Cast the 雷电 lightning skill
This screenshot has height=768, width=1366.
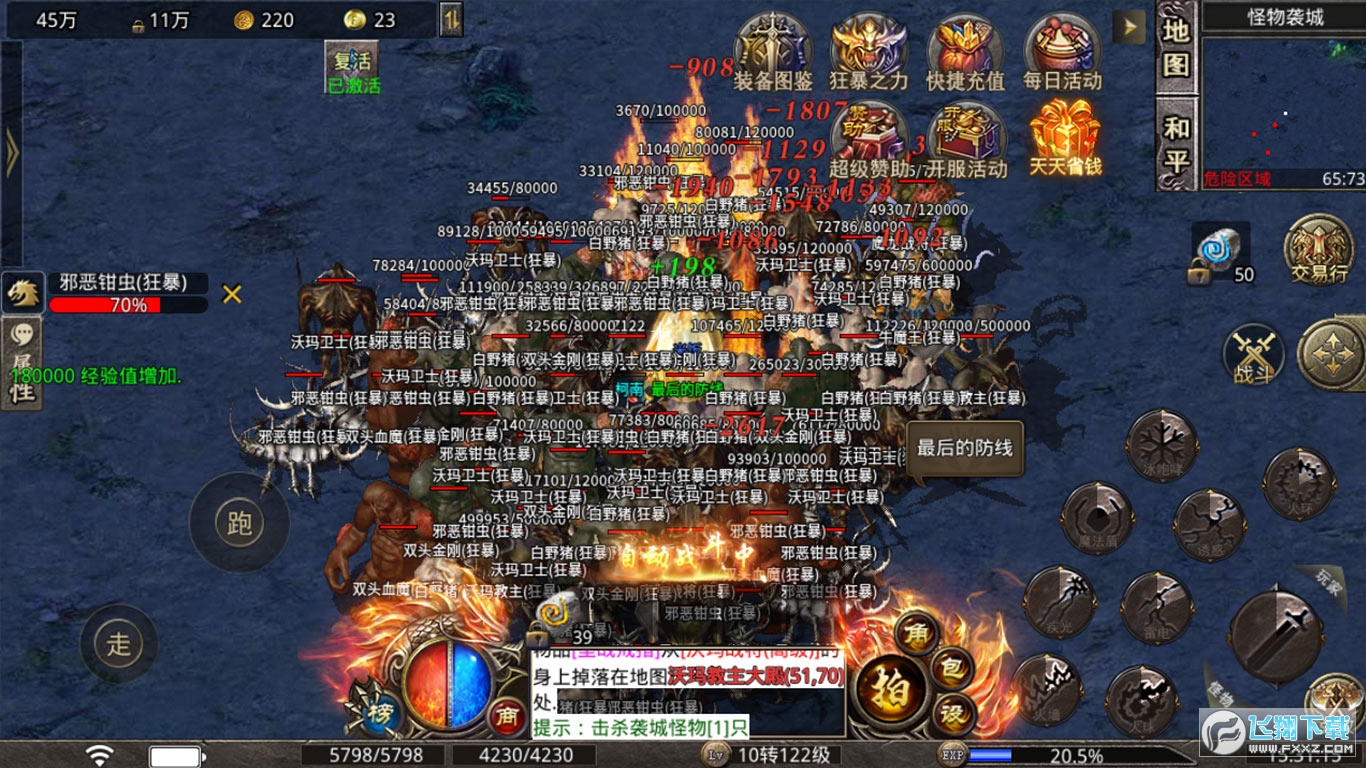1155,607
